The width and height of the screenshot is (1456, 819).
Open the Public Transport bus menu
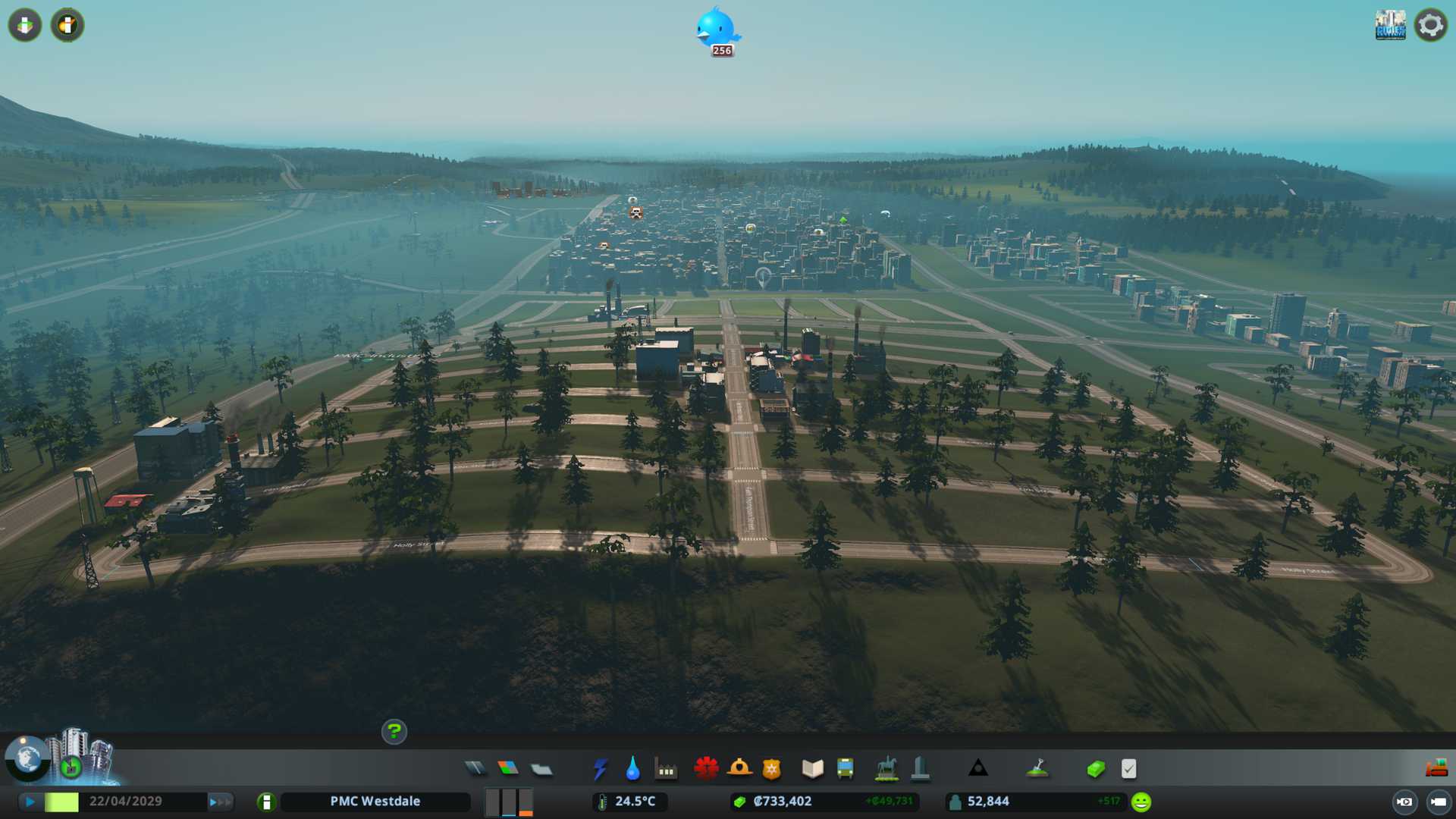tap(845, 769)
